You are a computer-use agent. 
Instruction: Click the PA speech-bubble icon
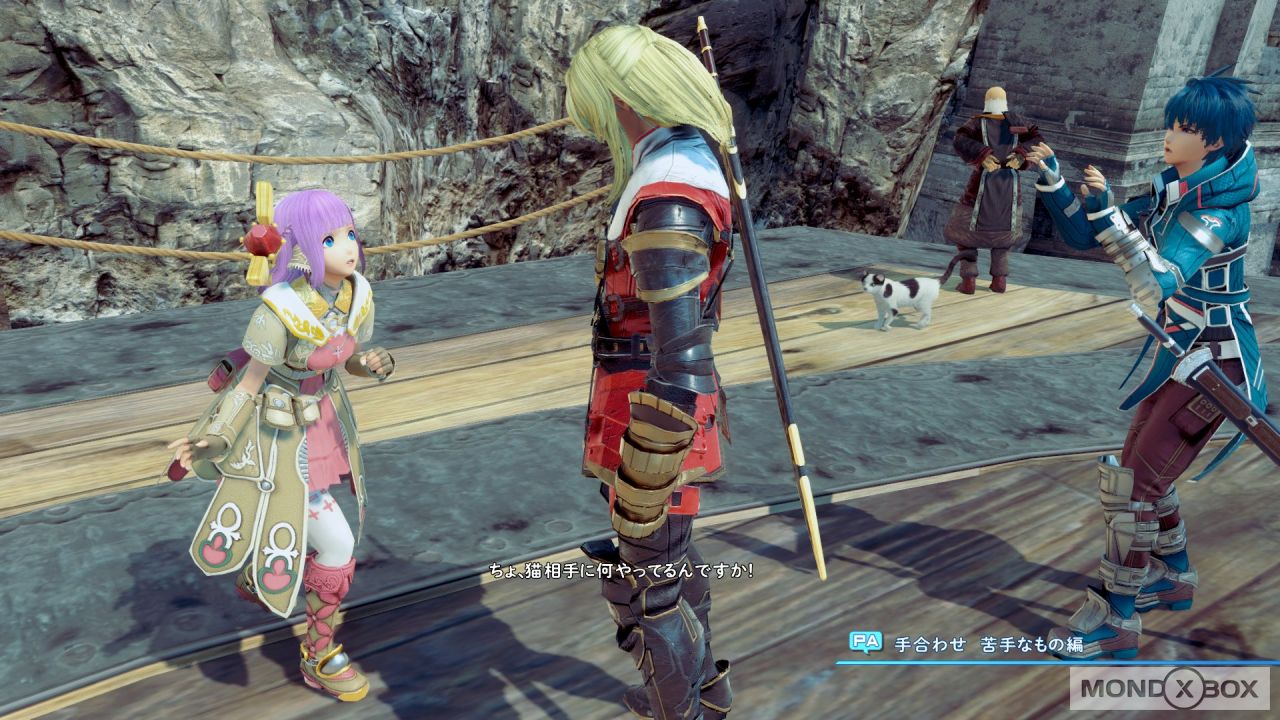[x=865, y=643]
